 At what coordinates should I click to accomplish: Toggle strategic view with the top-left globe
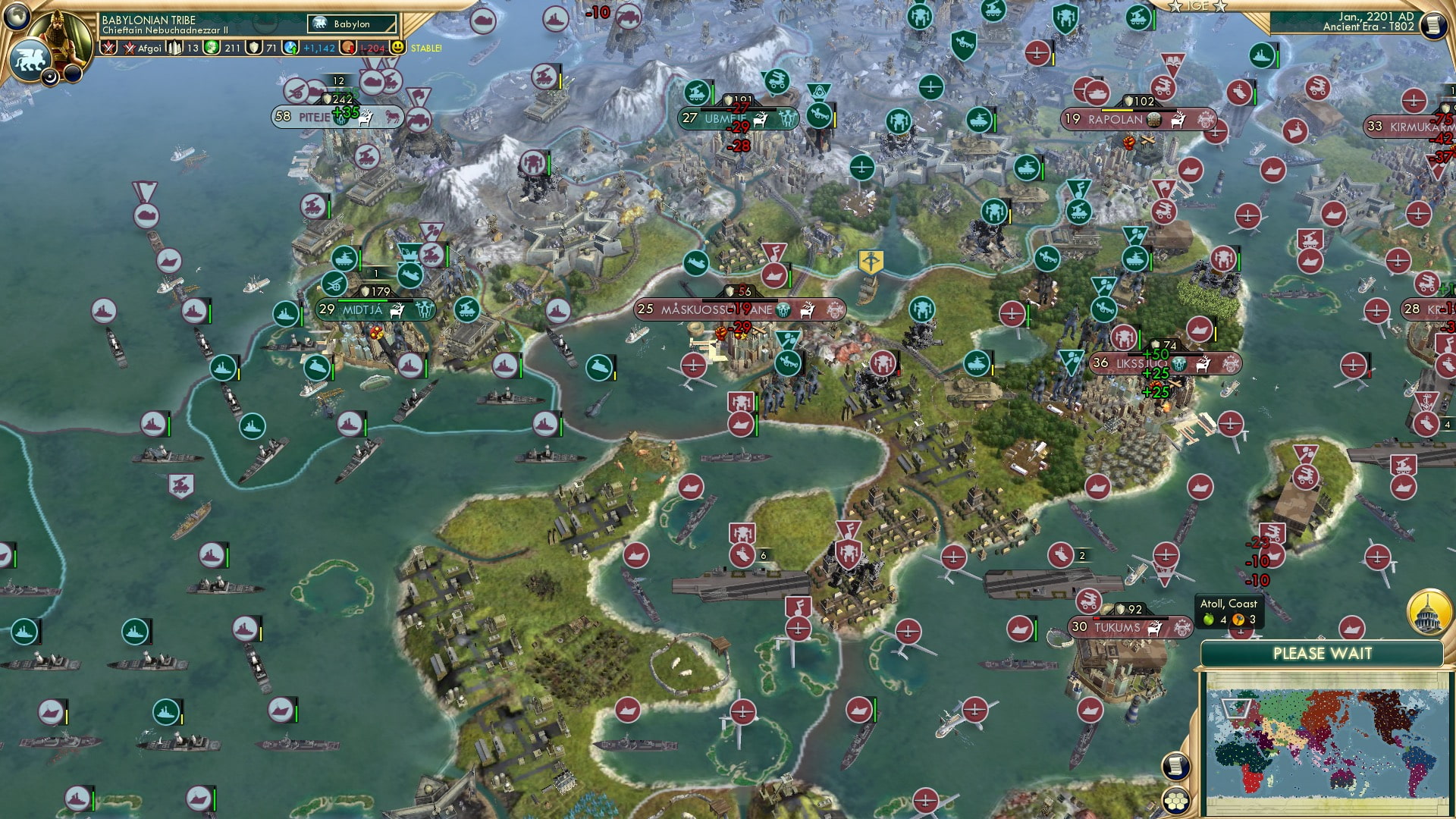[x=17, y=17]
